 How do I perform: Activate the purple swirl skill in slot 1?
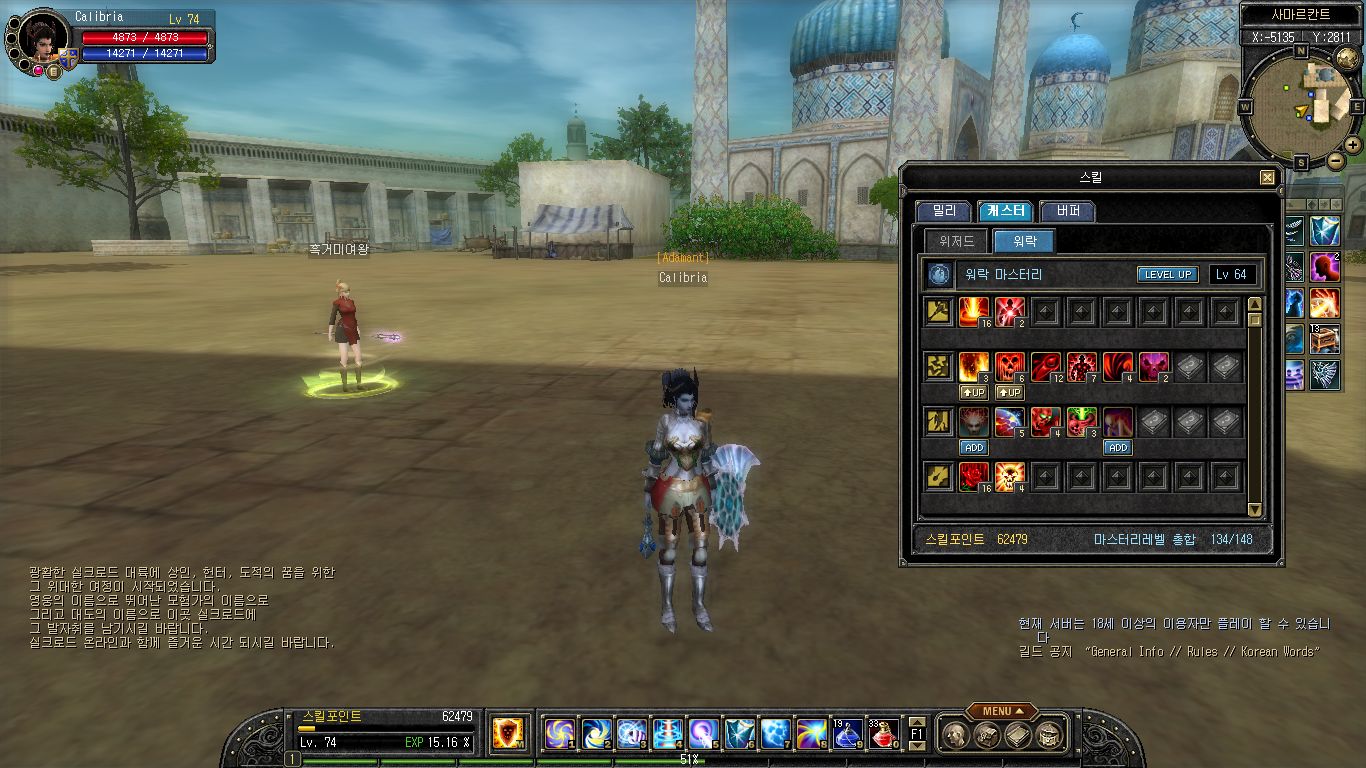coord(559,734)
